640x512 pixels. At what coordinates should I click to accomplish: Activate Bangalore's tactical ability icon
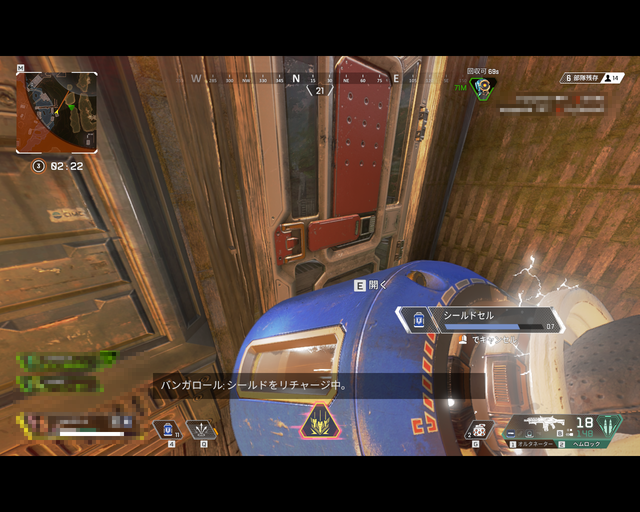click(x=203, y=429)
